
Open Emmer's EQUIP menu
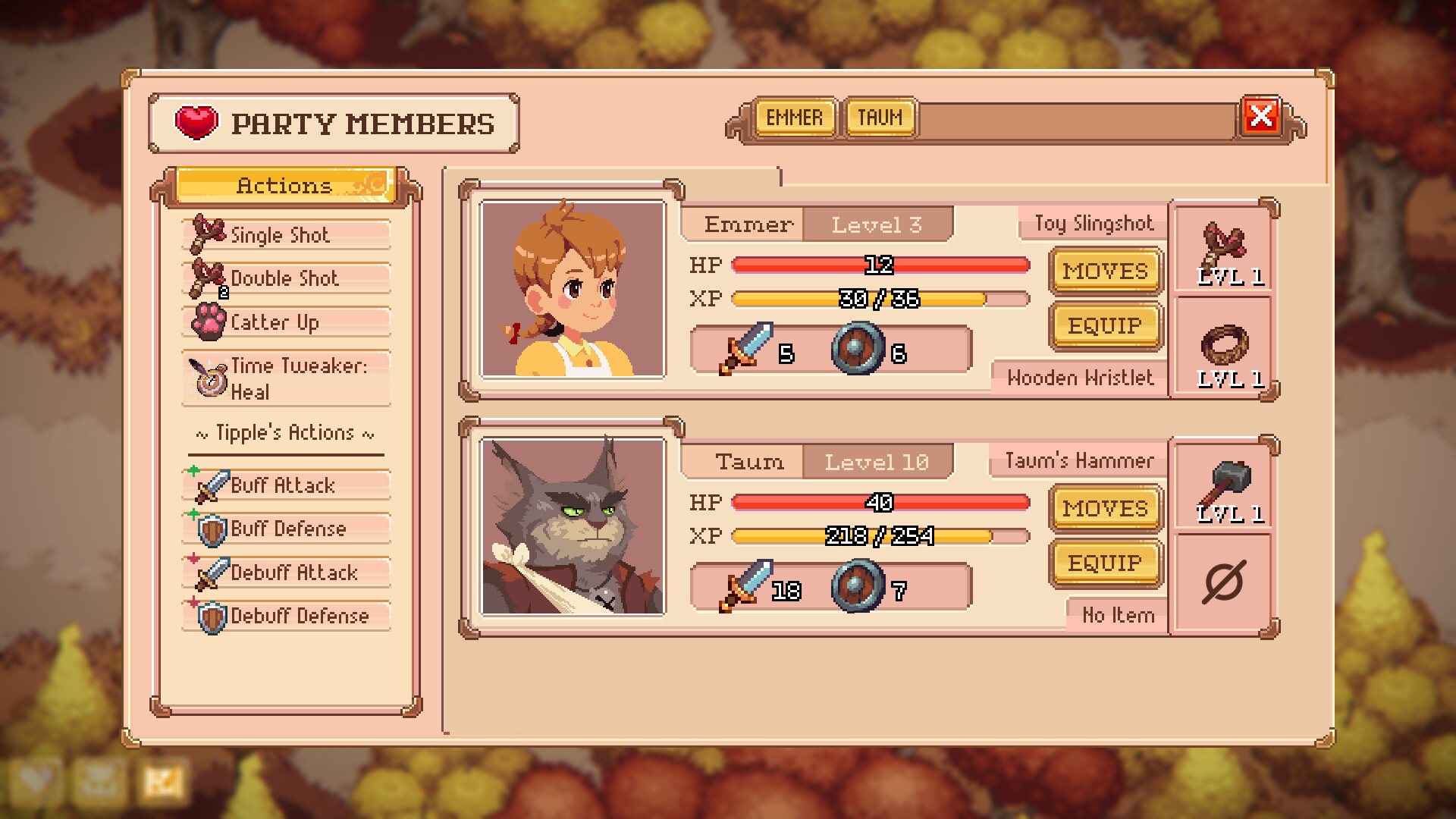tap(1105, 326)
